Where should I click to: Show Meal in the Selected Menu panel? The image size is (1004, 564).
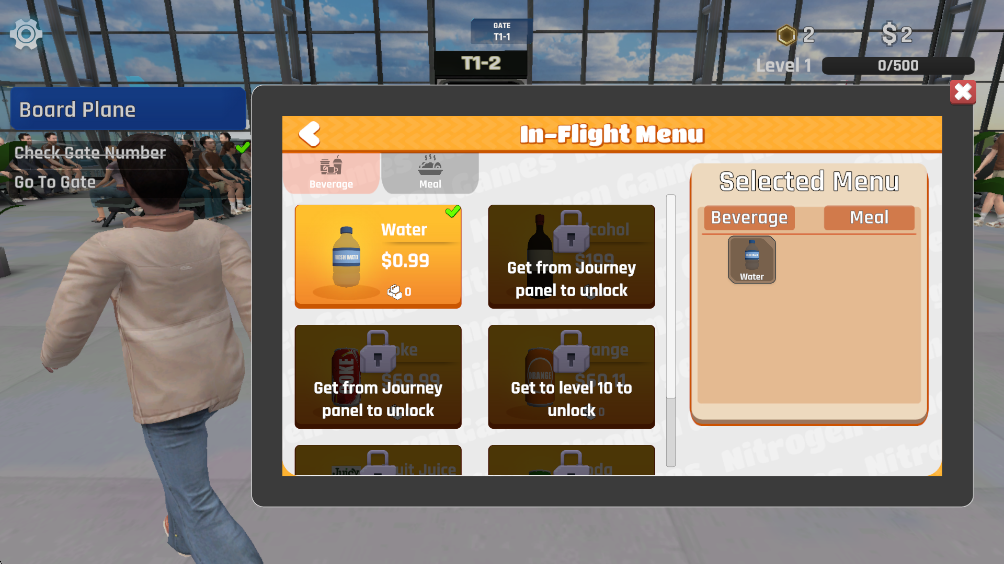[868, 218]
